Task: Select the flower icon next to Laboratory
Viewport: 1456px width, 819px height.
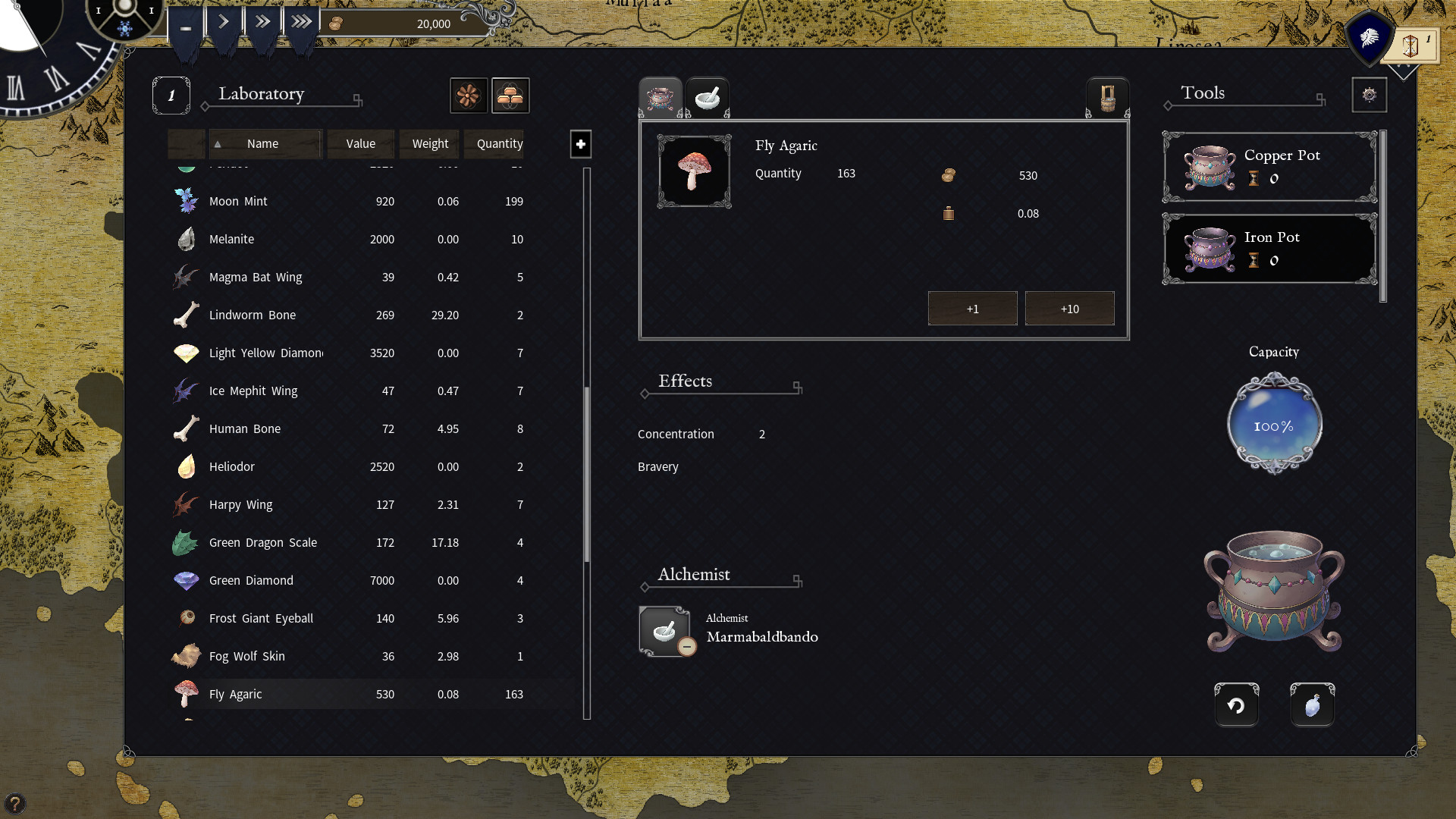Action: pos(469,95)
